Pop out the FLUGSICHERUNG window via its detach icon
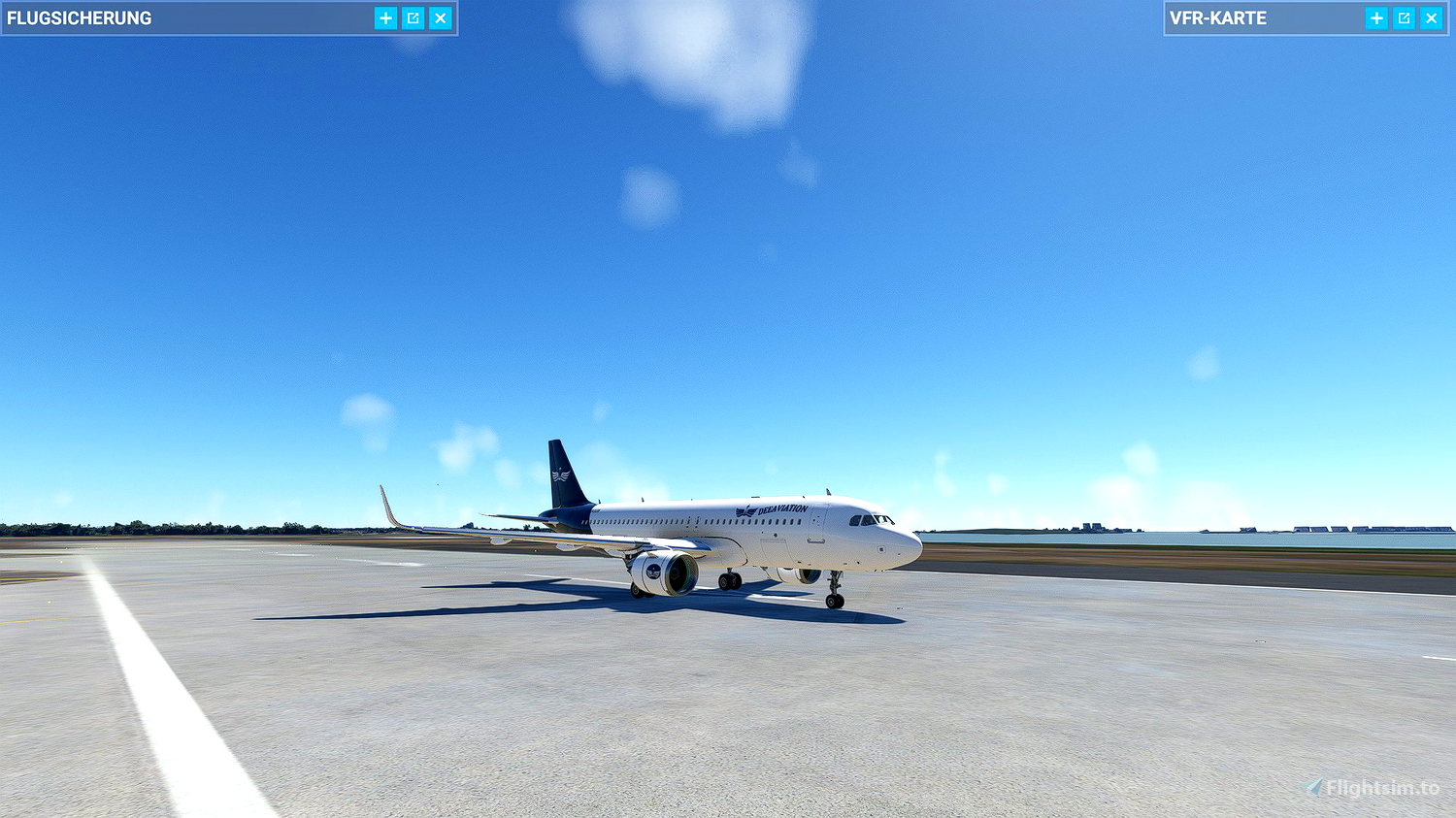This screenshot has height=818, width=1456. coord(412,17)
